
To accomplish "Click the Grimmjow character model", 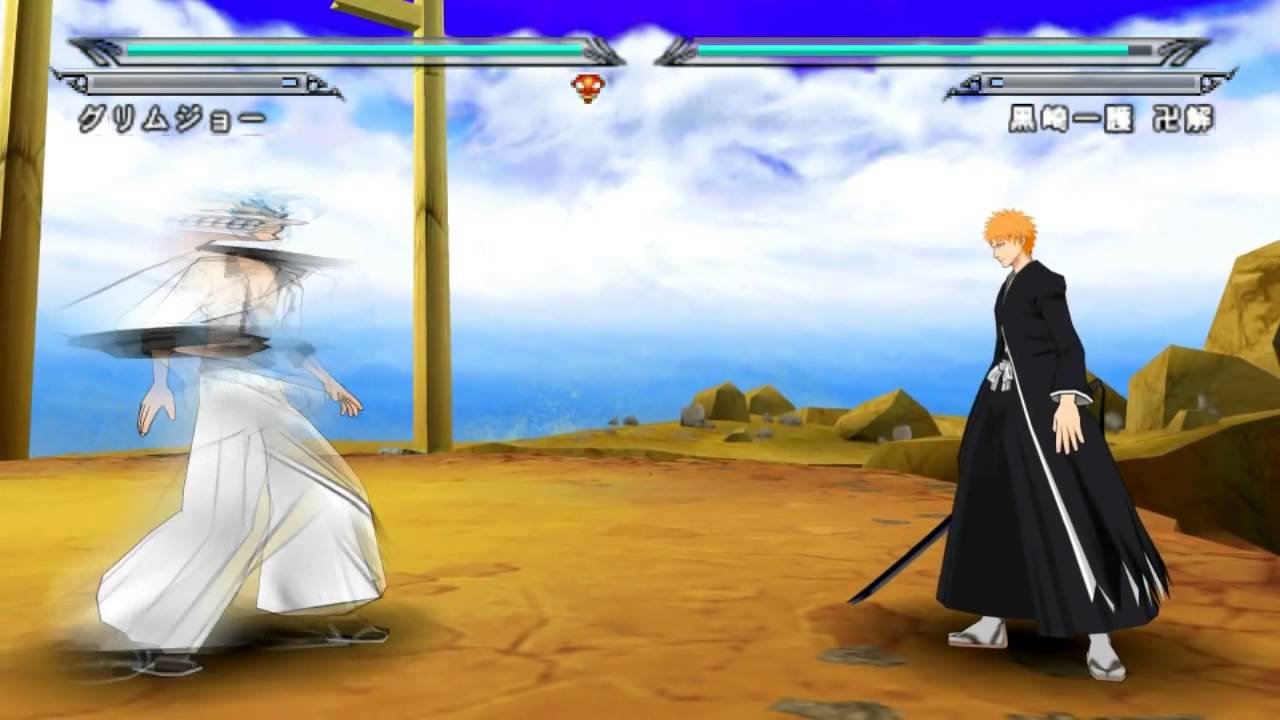I will point(230,420).
